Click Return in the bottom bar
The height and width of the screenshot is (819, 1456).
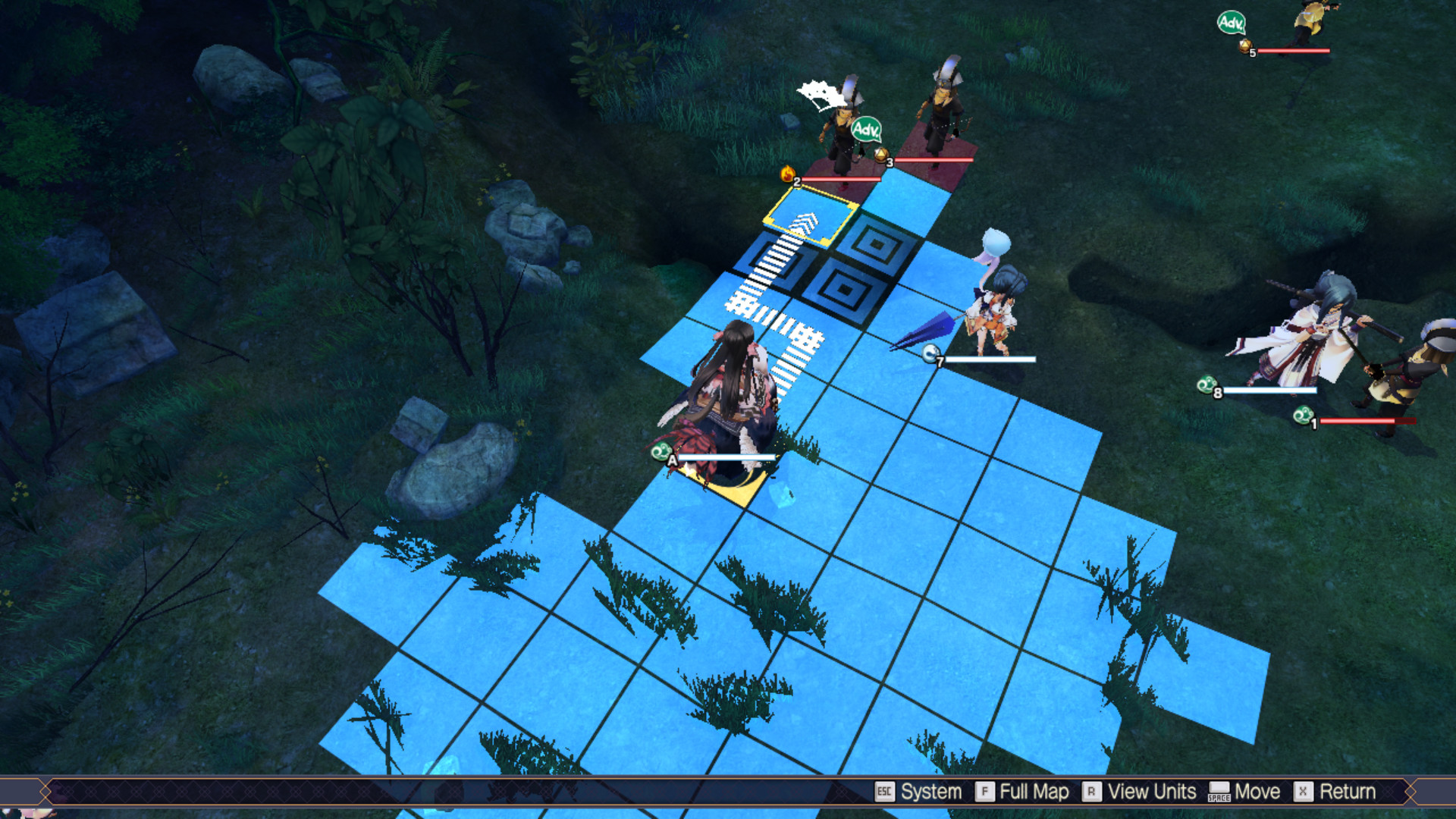(x=1348, y=792)
